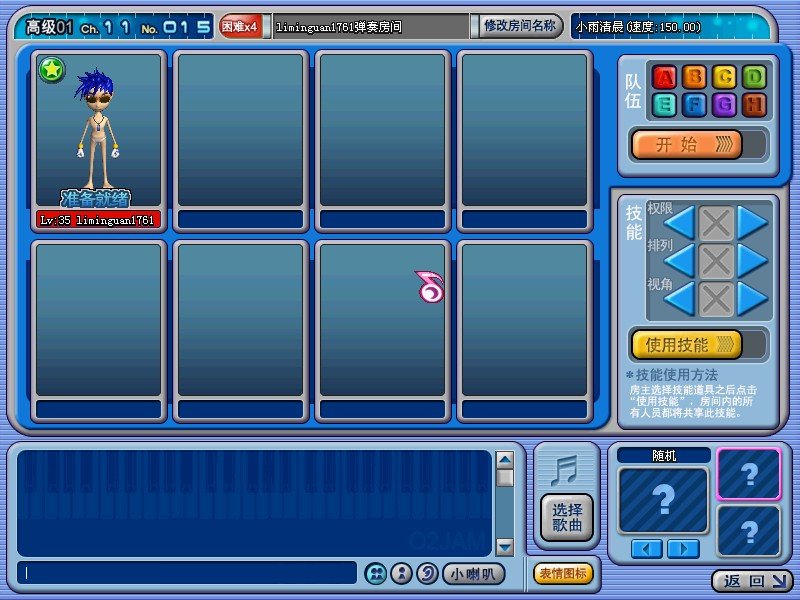800x600 pixels.
Task: Click the 小喇叭 megaphone button
Action: click(473, 574)
